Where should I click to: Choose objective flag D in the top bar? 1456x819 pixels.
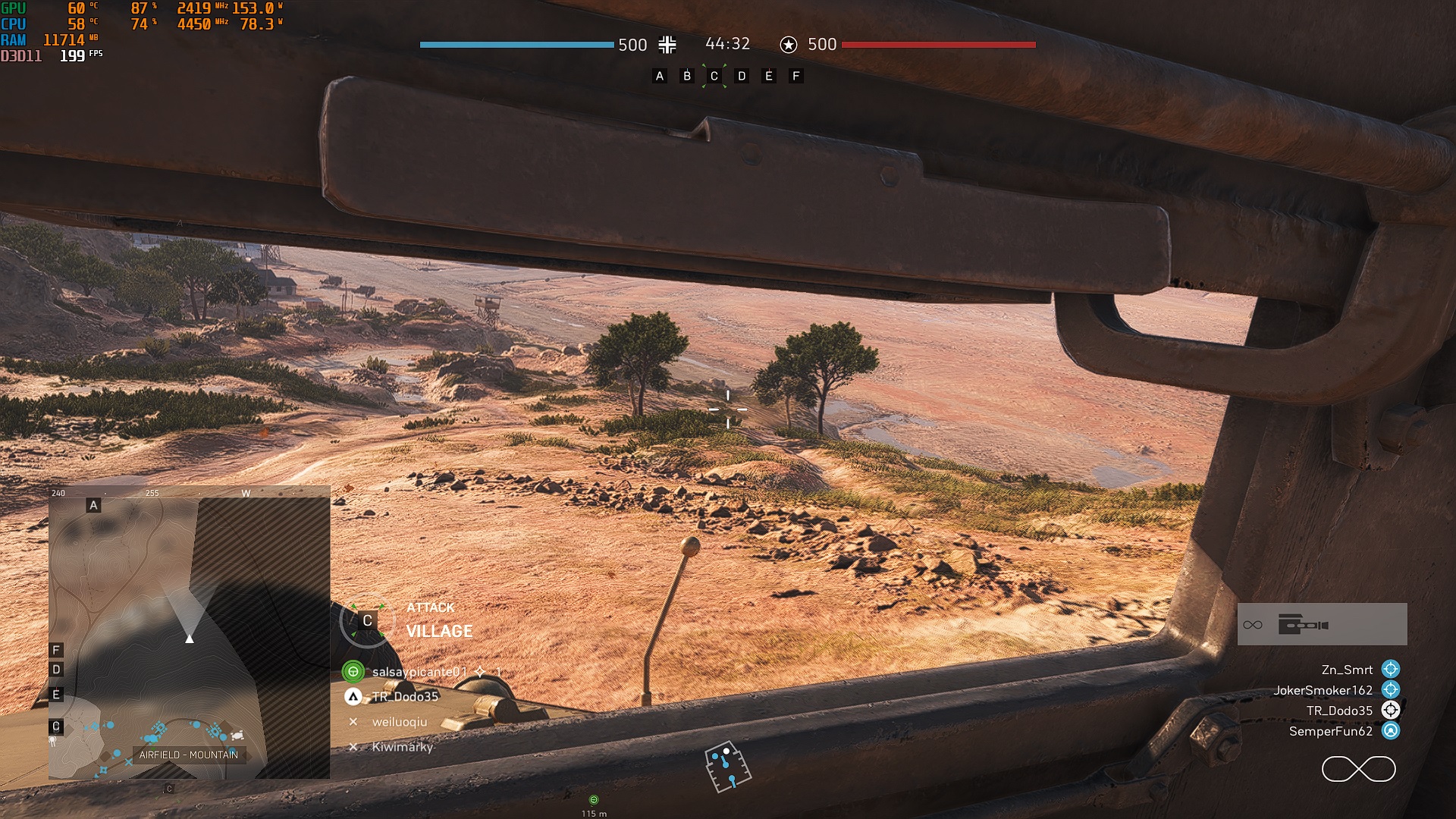742,76
